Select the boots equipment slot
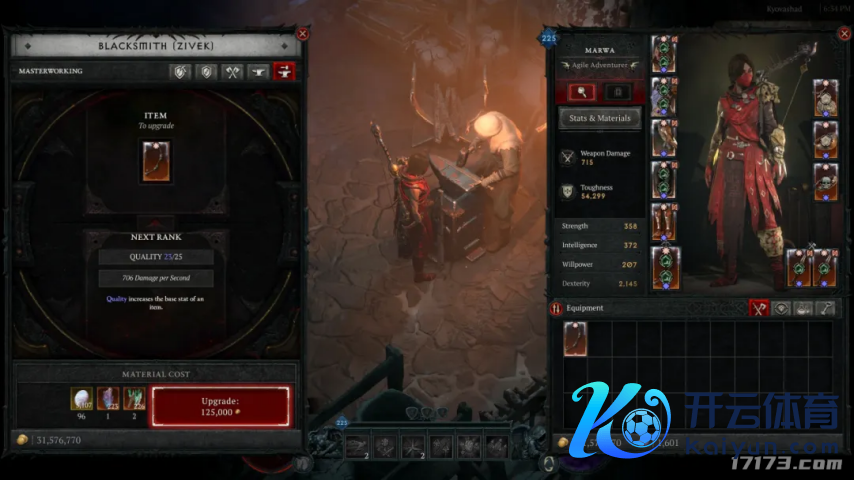This screenshot has height=480, width=854. [x=664, y=222]
